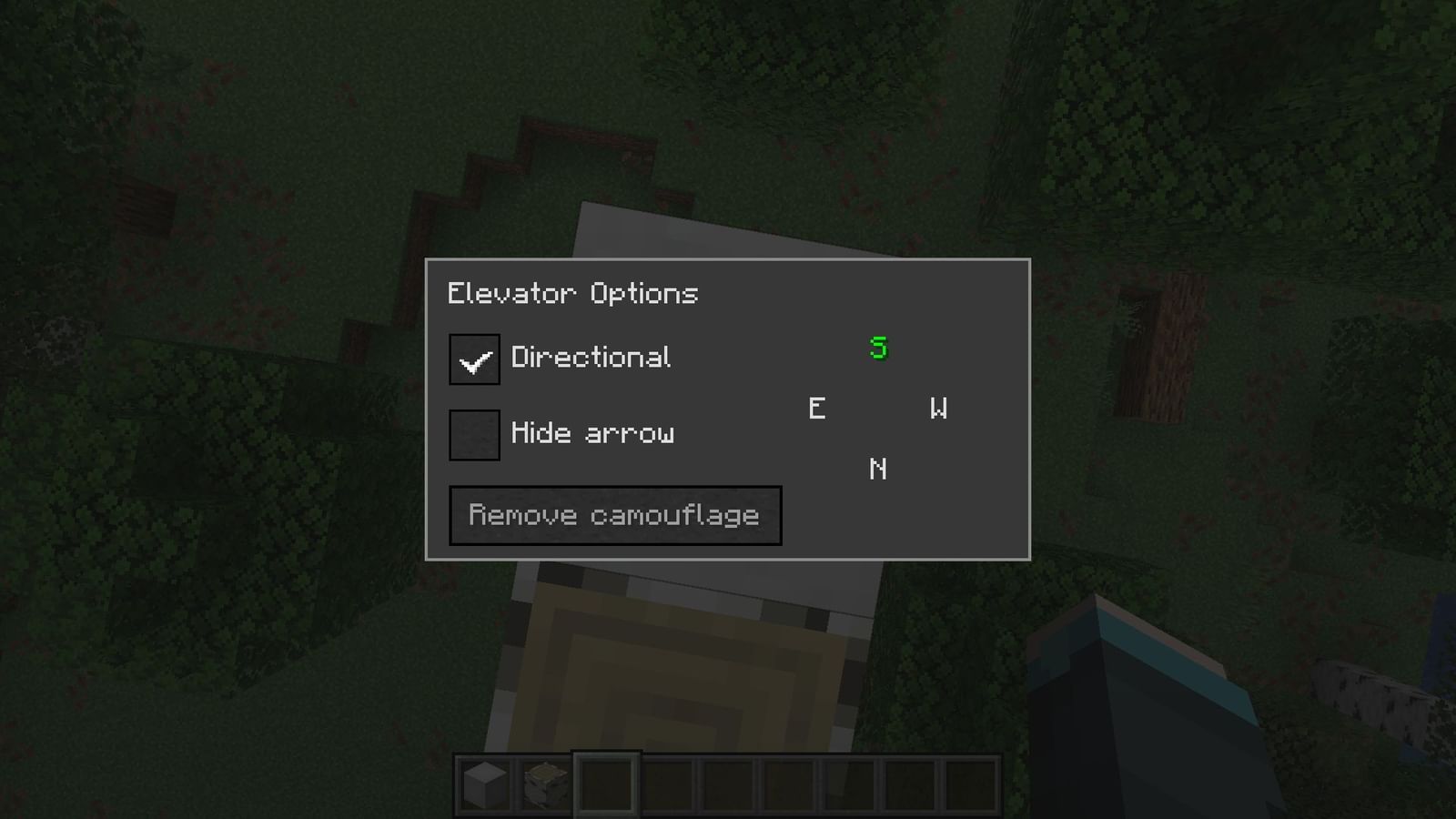Click the Directional label text

591,358
